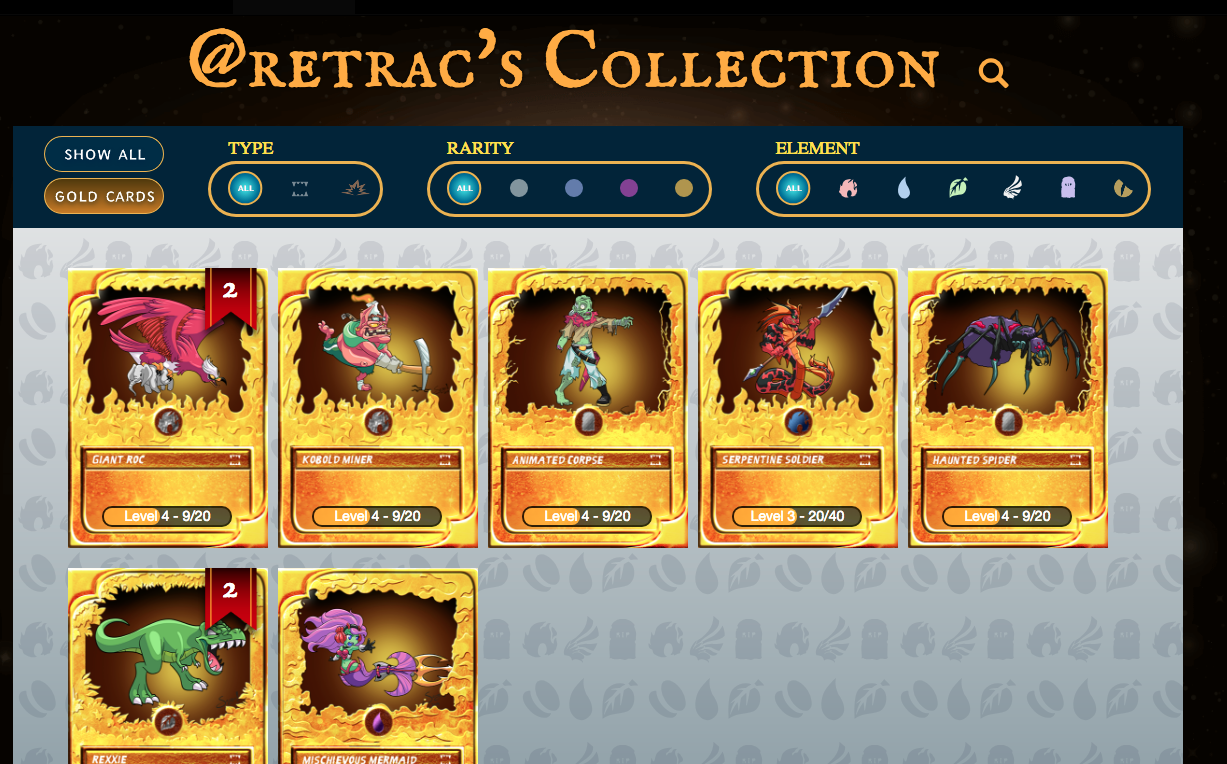Filter by the leaf earth element

pos(958,188)
